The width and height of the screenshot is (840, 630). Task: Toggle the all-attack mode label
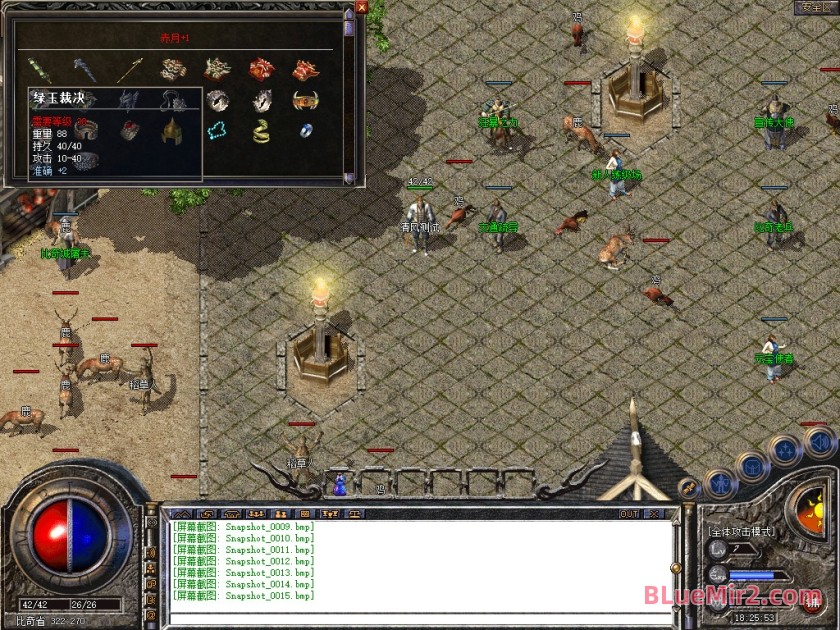pos(741,532)
